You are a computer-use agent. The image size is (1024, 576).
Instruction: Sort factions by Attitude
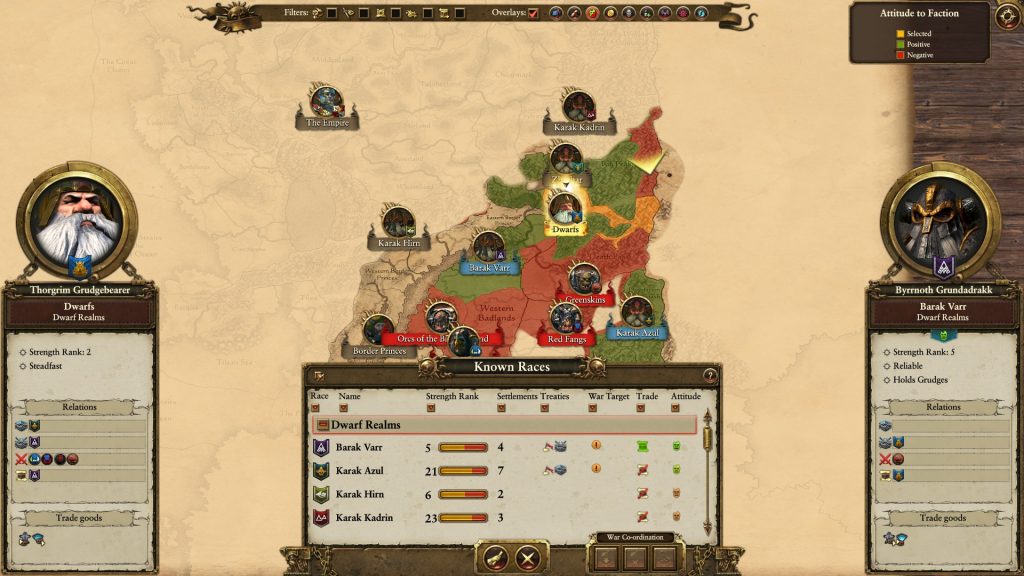click(x=676, y=408)
